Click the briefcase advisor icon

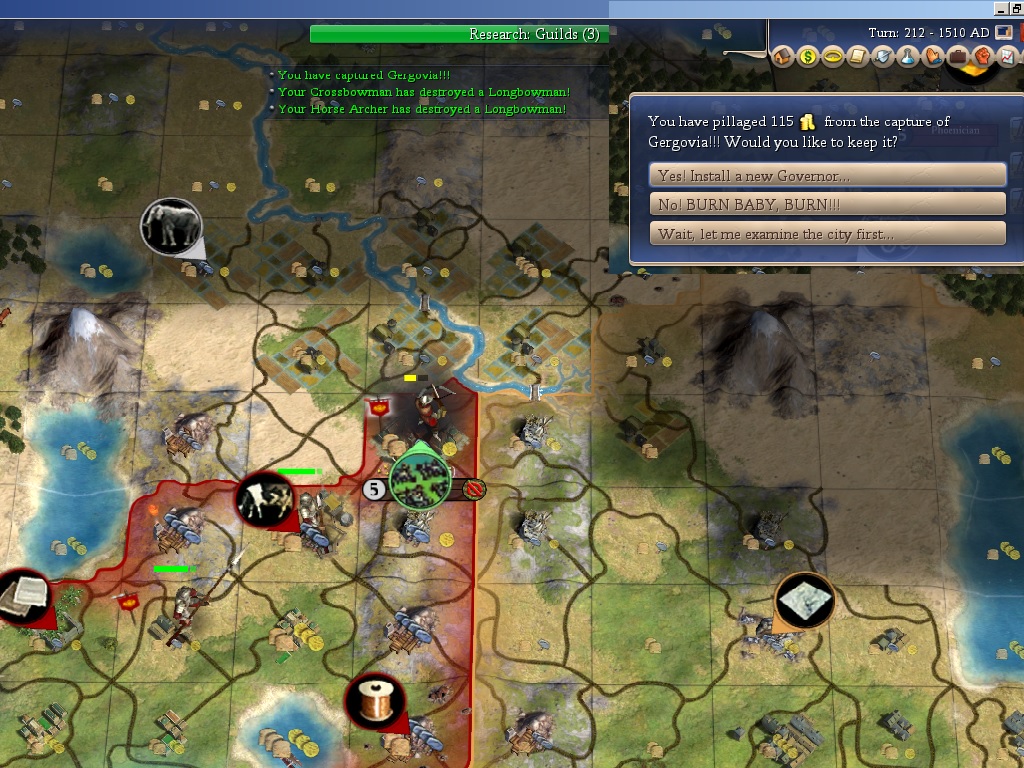pyautogui.click(x=957, y=56)
